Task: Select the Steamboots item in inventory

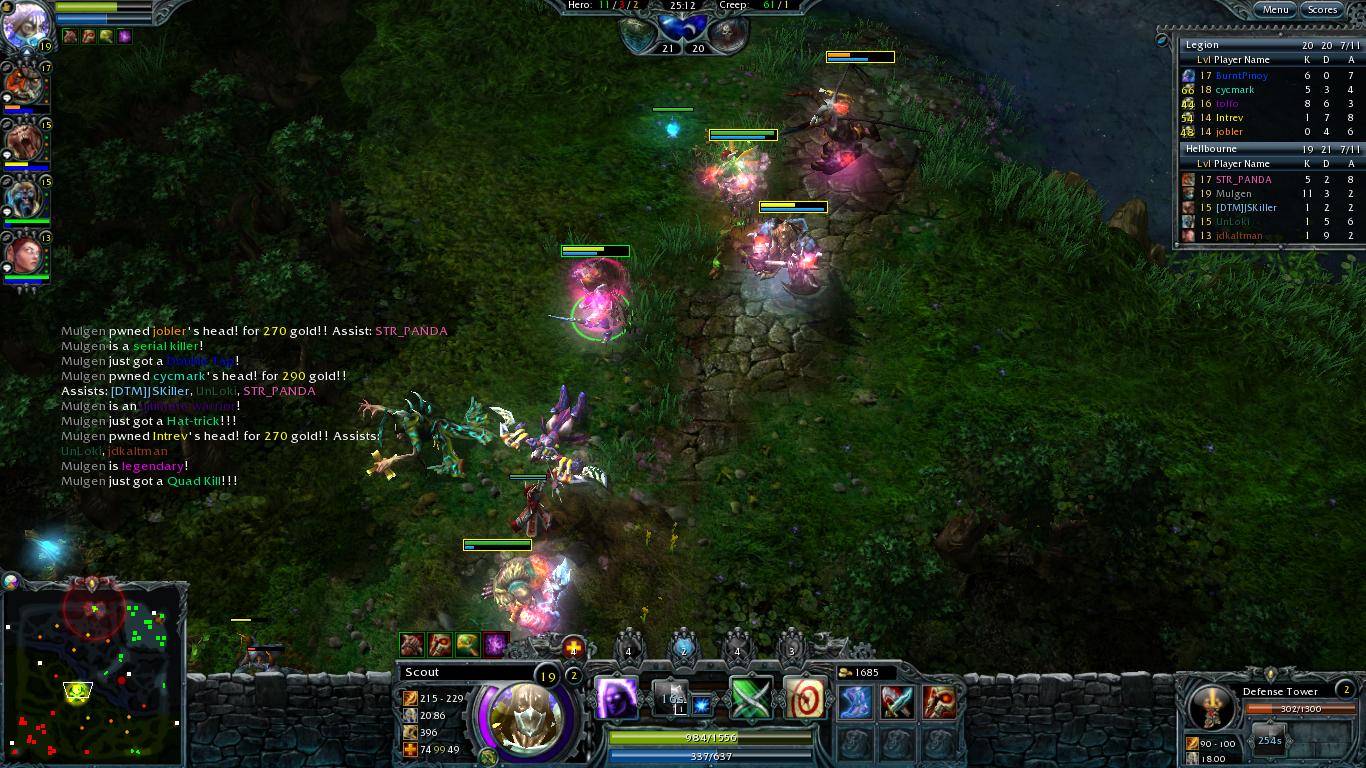Action: [854, 703]
